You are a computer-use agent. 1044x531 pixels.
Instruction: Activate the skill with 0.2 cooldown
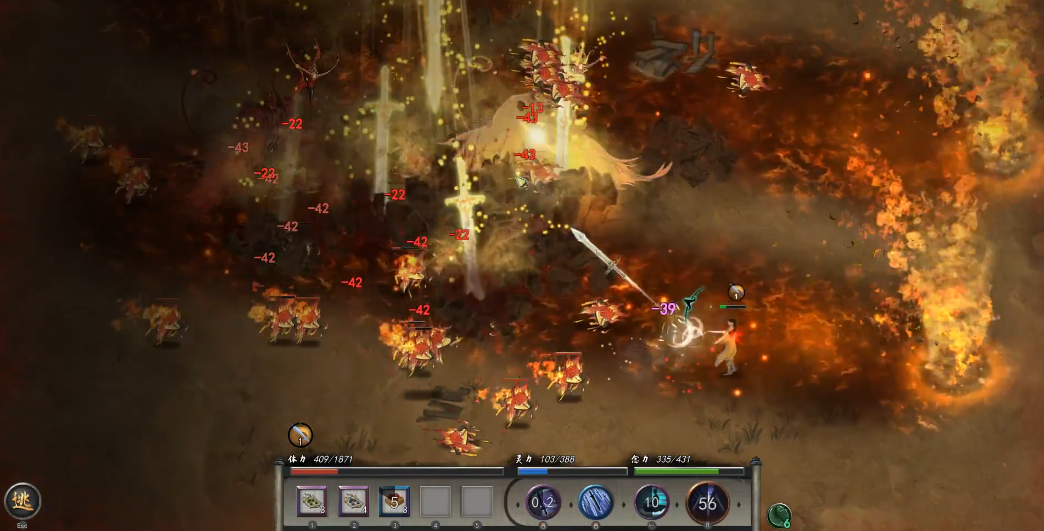click(544, 501)
